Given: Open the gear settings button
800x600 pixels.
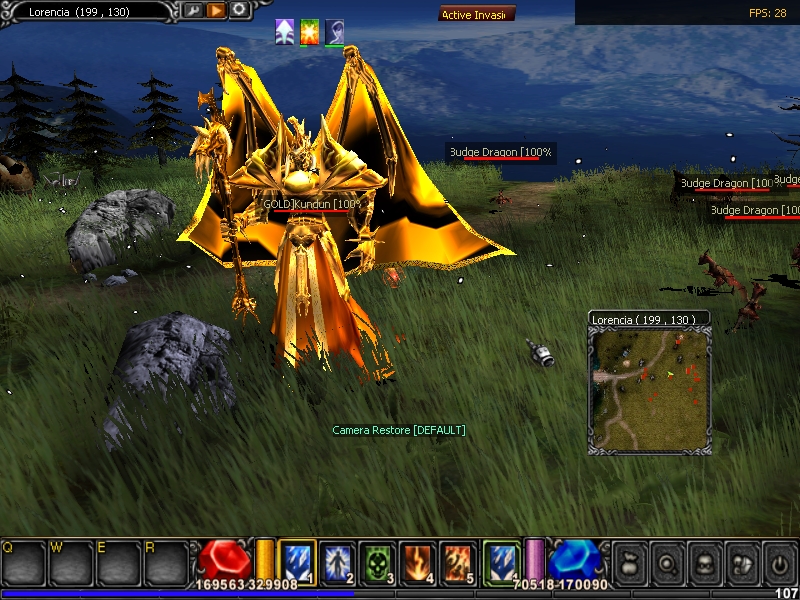Looking at the screenshot, I should tap(239, 11).
